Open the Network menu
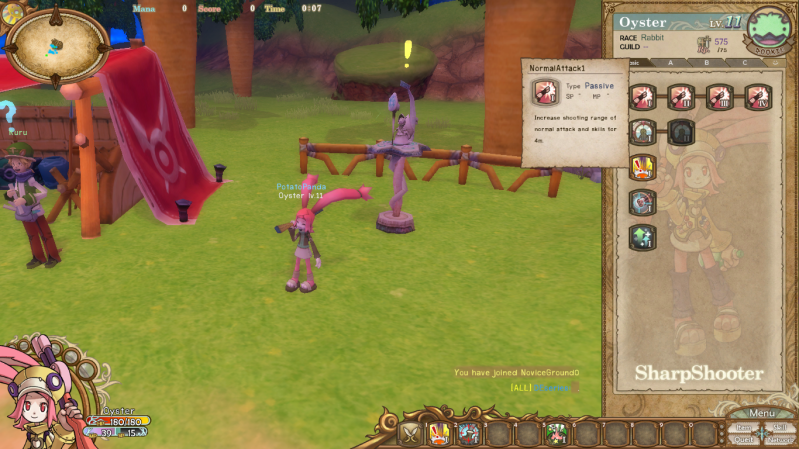 (780, 439)
